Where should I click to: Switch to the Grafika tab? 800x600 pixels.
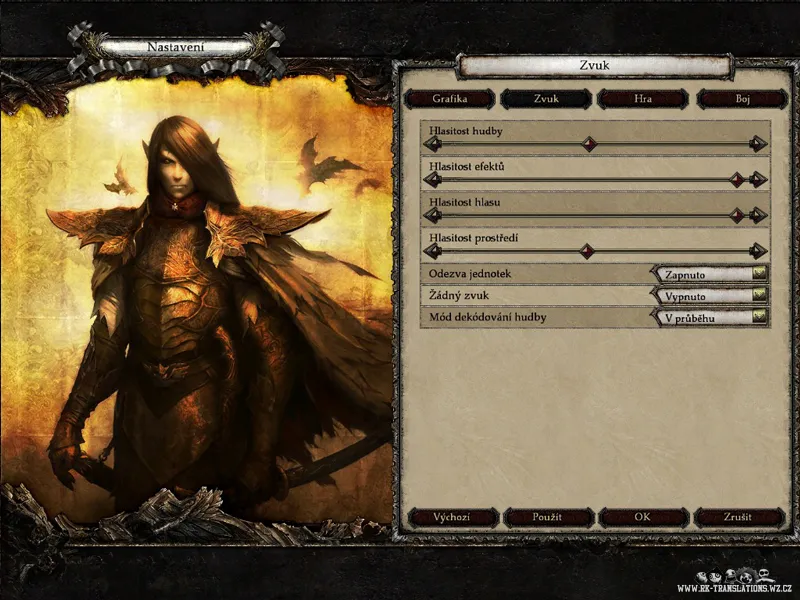point(449,99)
